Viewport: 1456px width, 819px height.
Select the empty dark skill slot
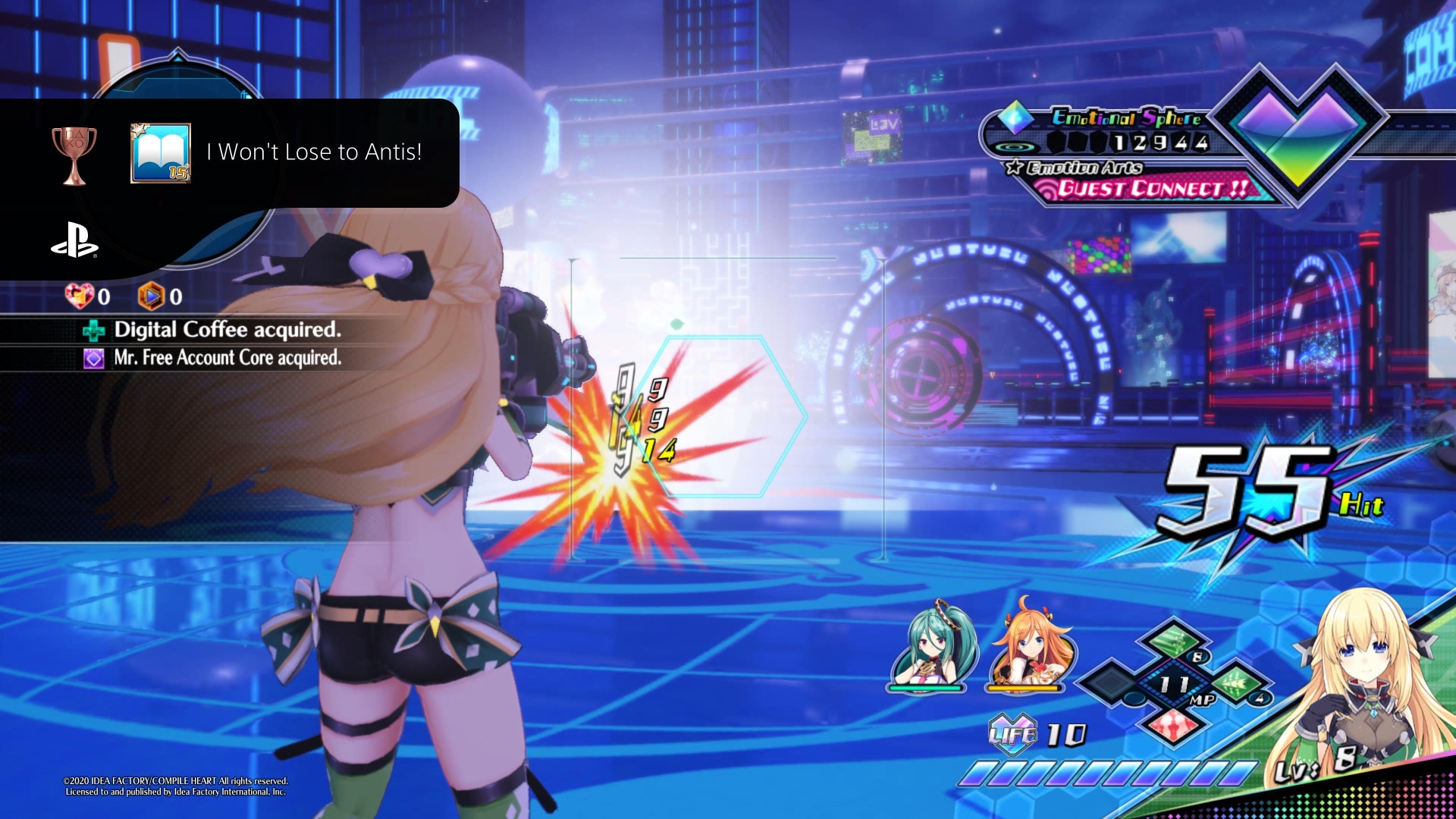pos(1112,681)
